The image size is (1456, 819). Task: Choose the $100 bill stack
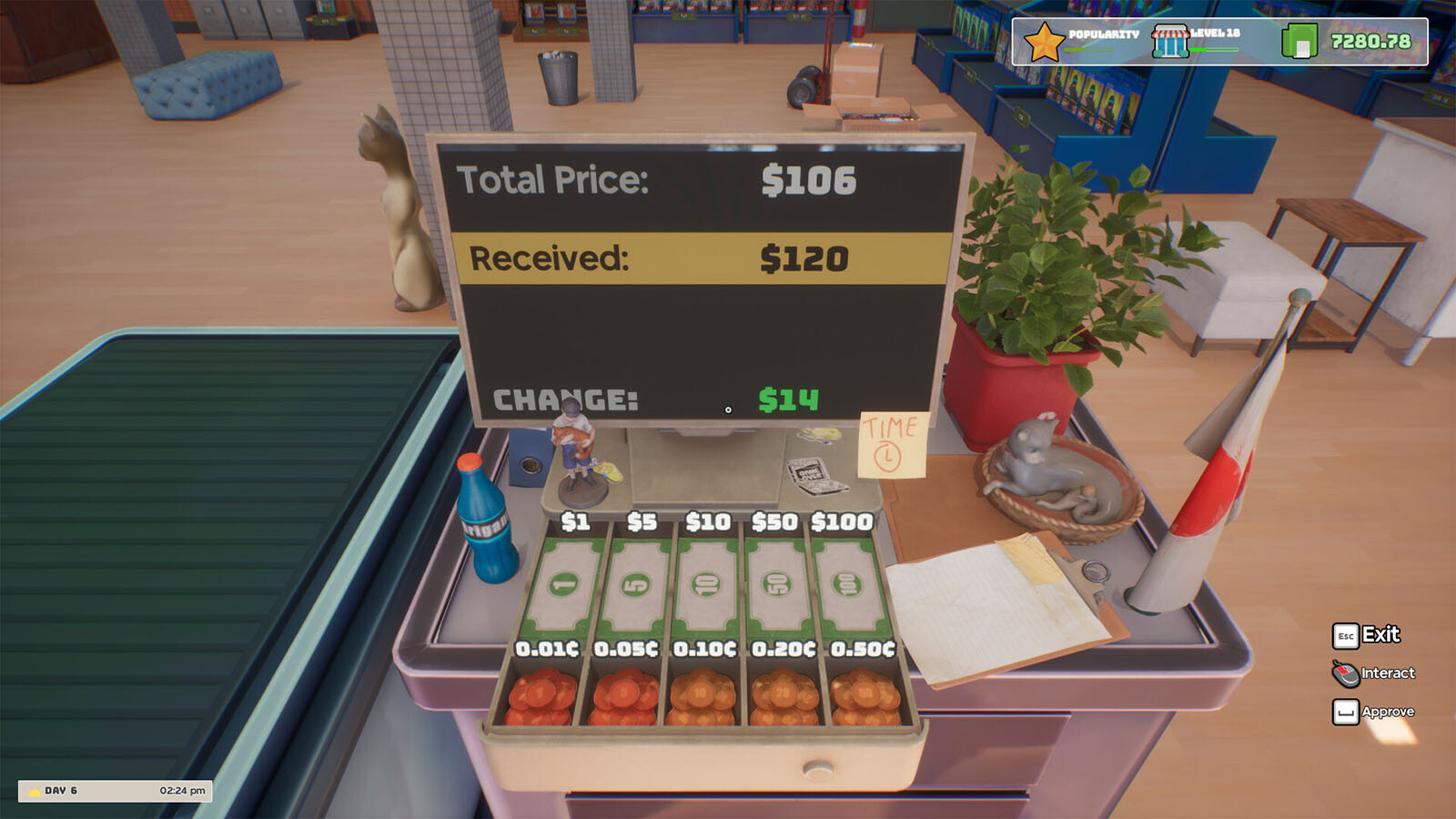click(846, 585)
